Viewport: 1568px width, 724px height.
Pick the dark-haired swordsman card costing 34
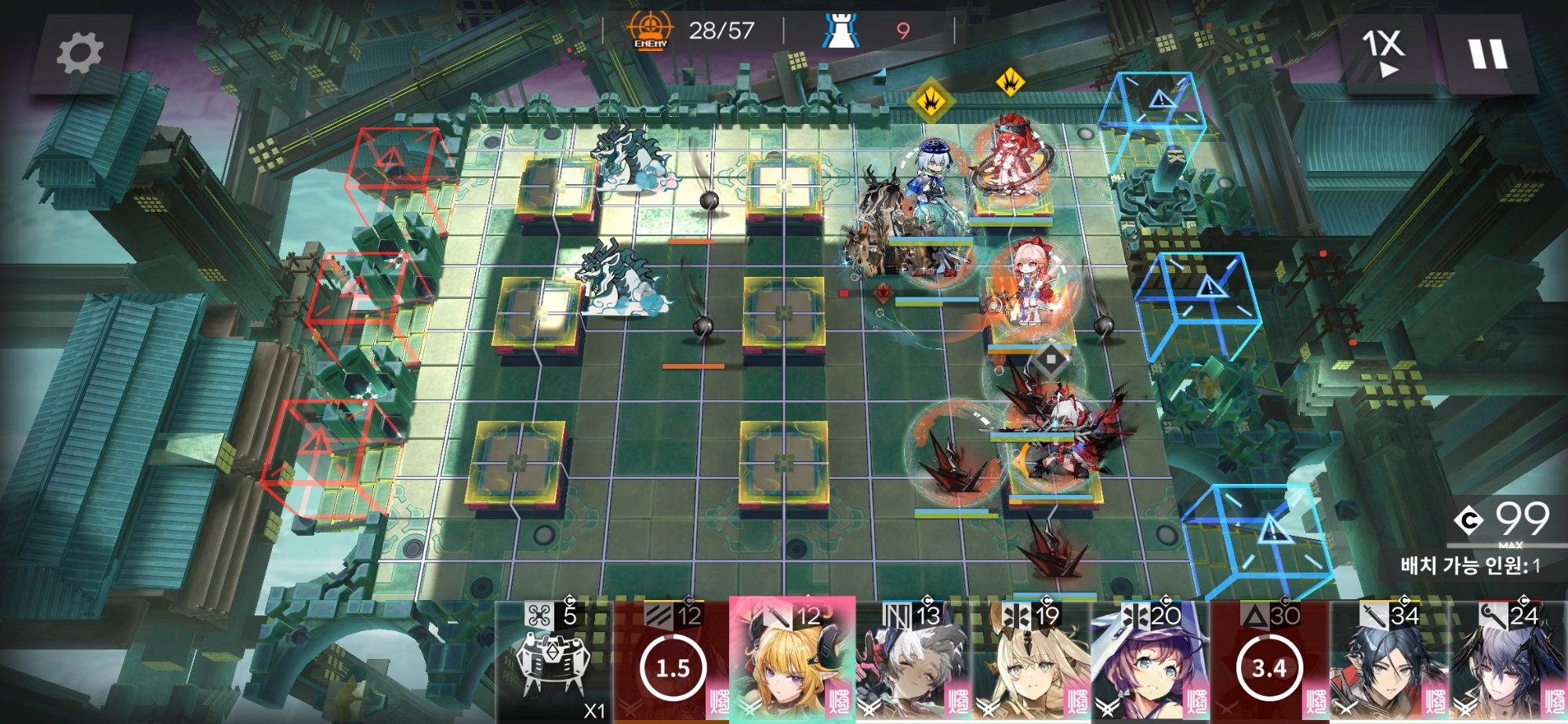pyautogui.click(x=1388, y=663)
